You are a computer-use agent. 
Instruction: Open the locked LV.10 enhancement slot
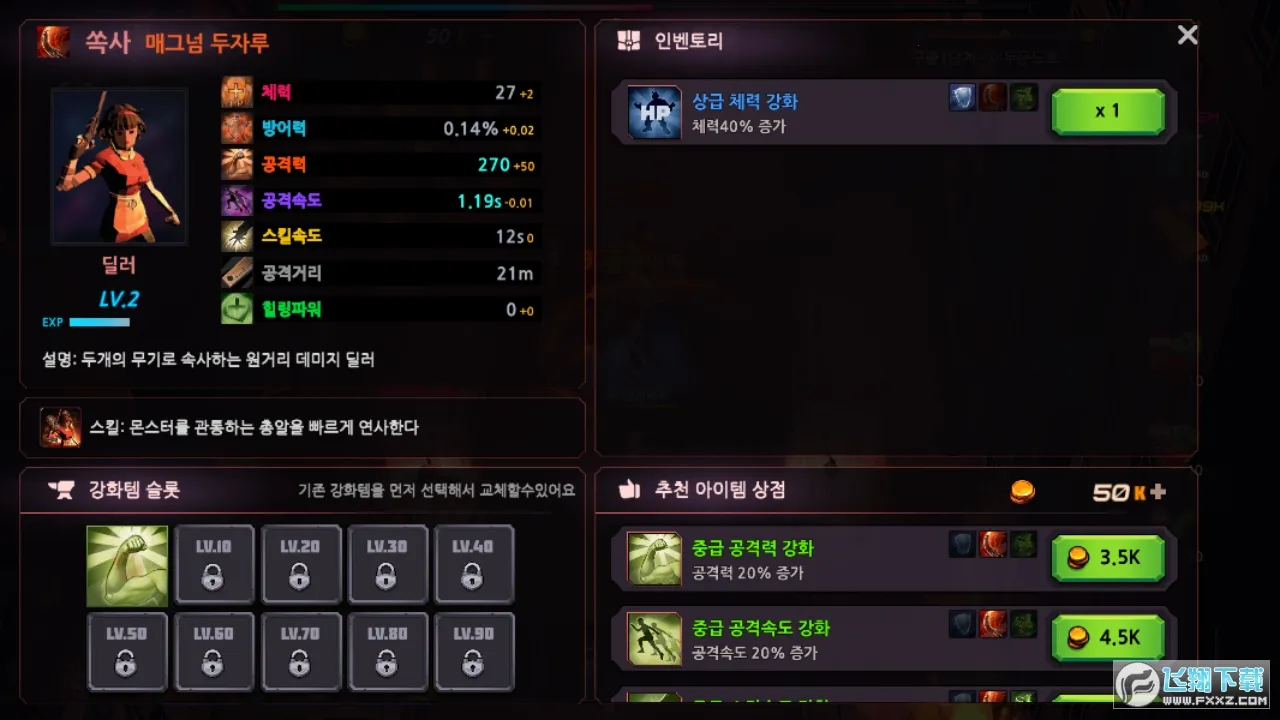tap(214, 563)
